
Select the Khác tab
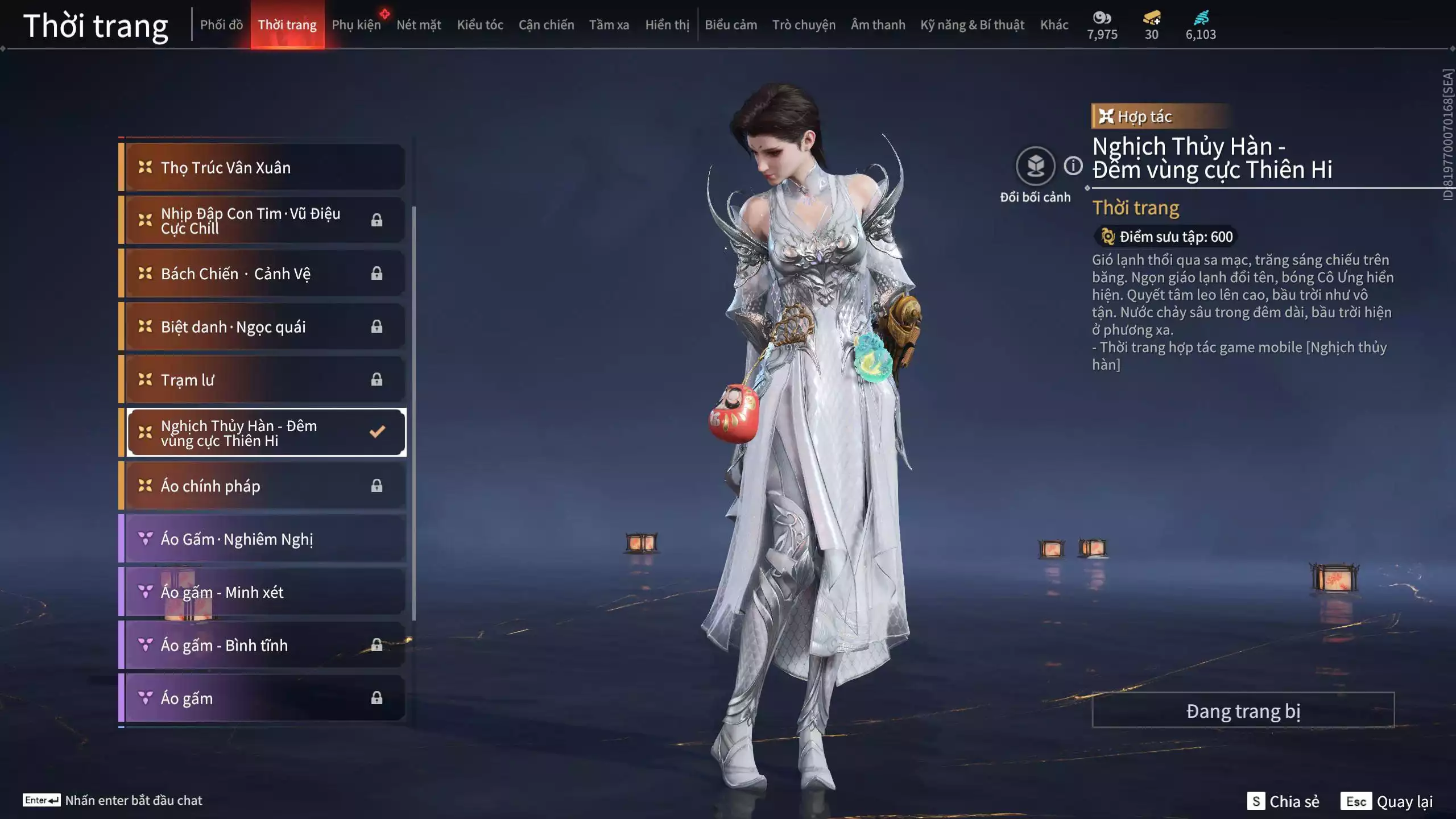[1054, 25]
